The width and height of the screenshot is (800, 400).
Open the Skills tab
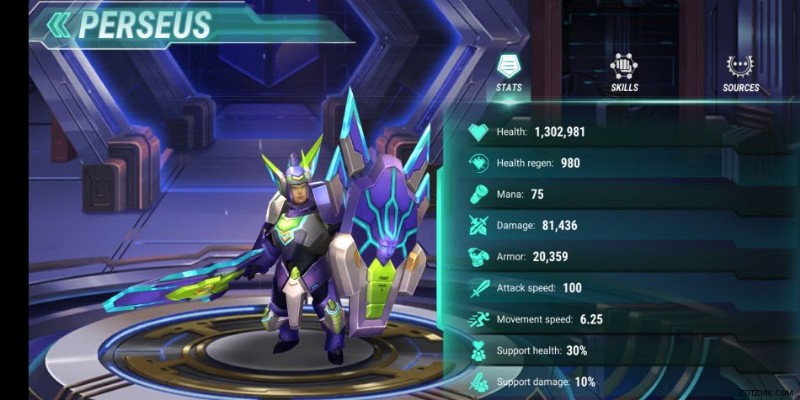pyautogui.click(x=624, y=72)
